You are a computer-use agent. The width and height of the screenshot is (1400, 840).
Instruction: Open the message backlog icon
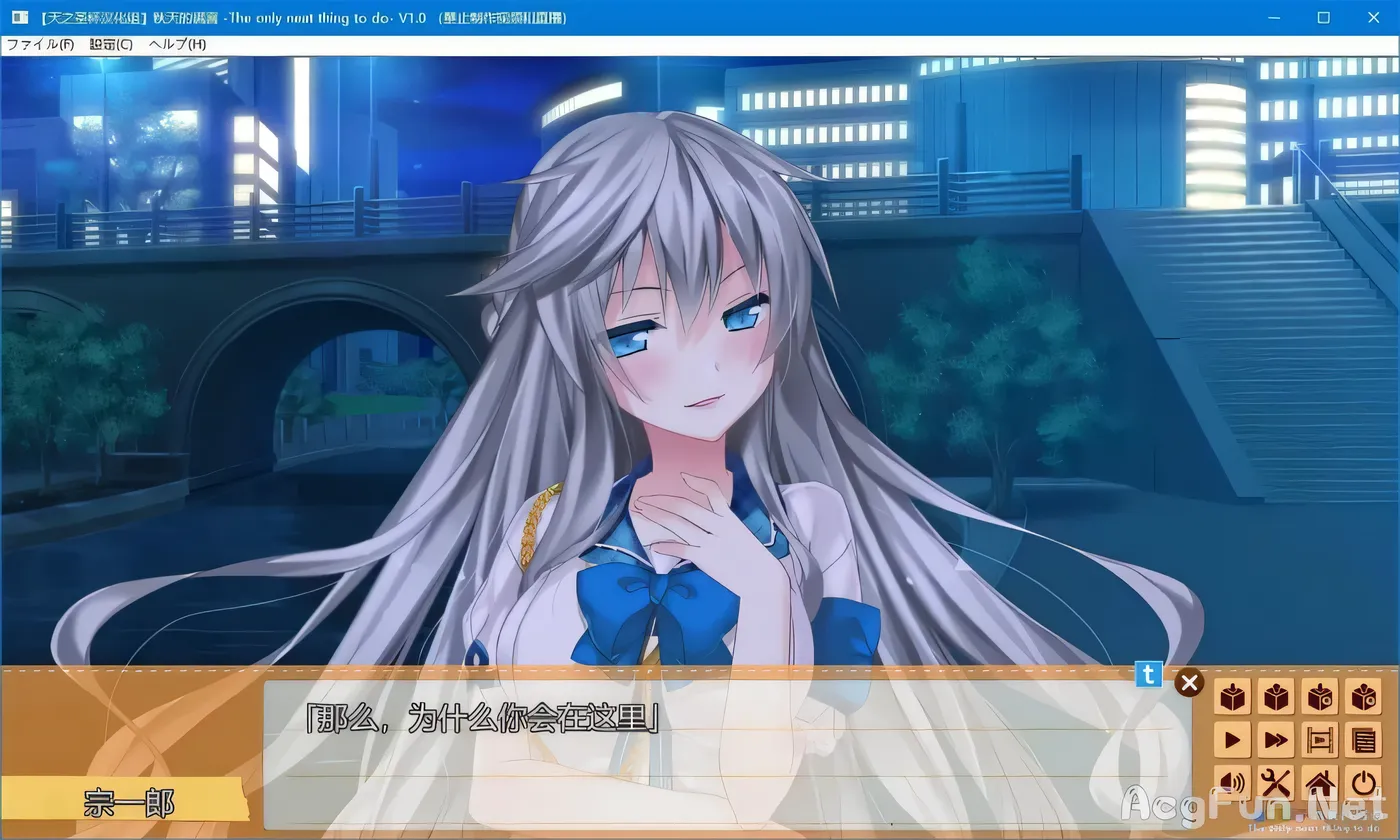[x=1364, y=740]
